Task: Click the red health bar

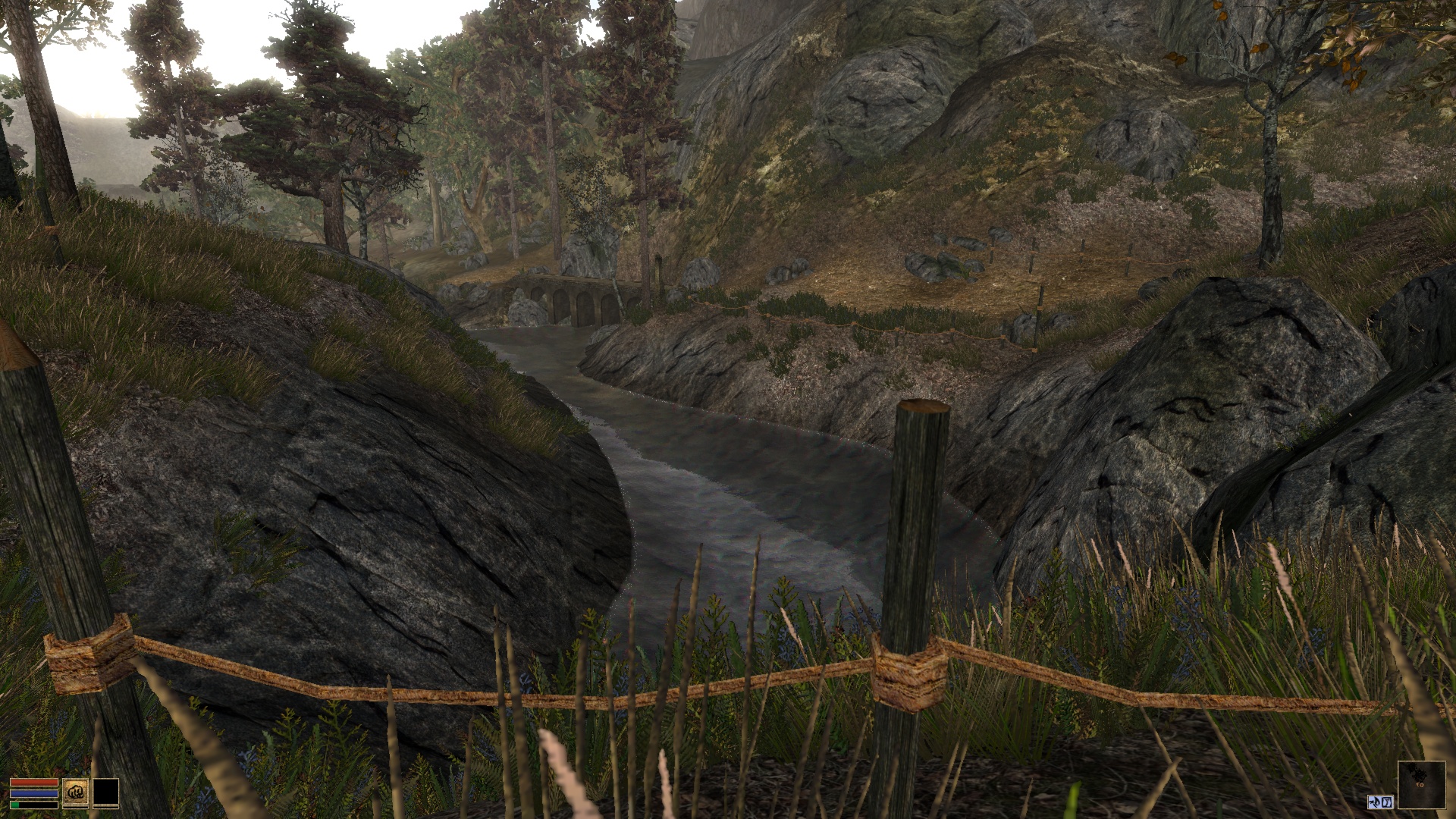Action: tap(33, 782)
